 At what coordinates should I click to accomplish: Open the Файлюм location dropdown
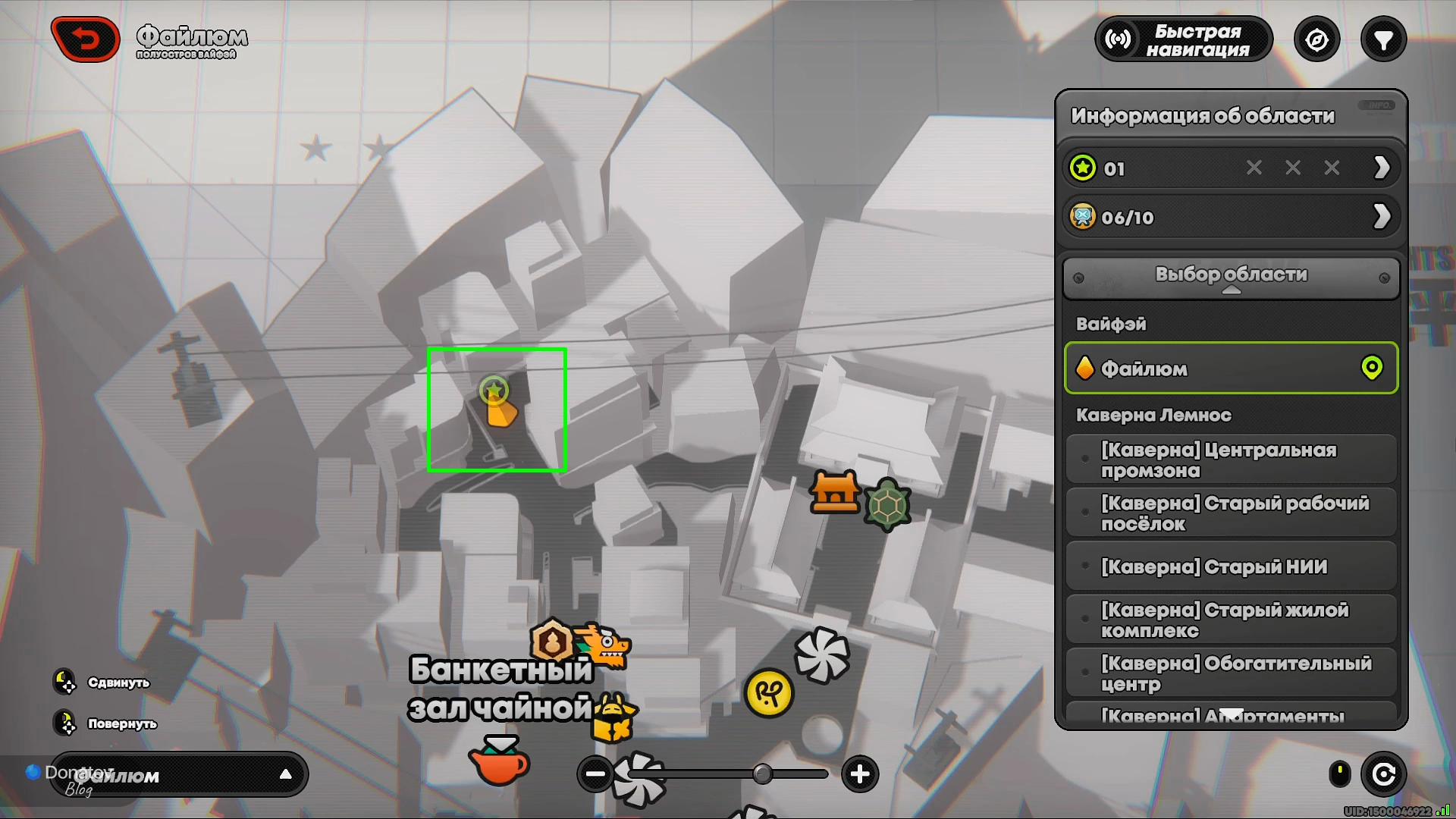pyautogui.click(x=179, y=775)
